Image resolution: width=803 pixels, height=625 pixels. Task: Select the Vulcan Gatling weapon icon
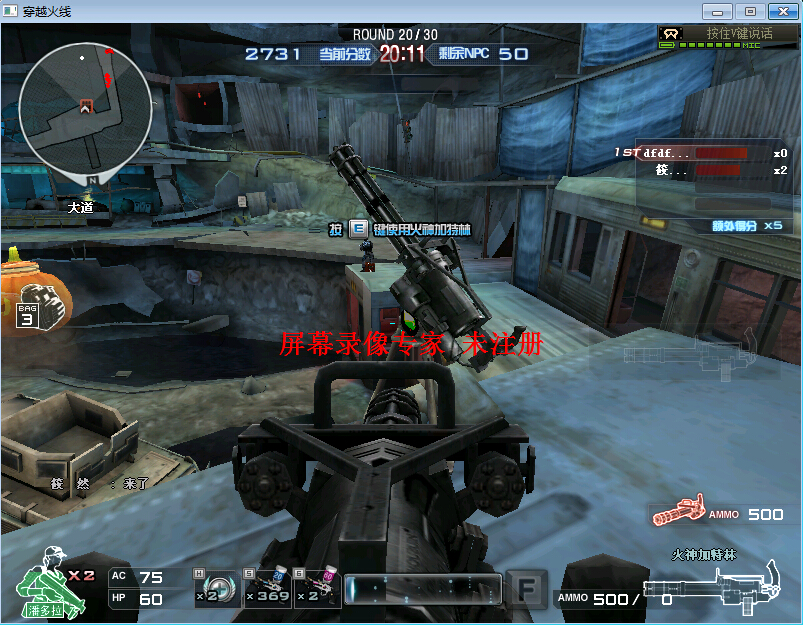pyautogui.click(x=710, y=587)
